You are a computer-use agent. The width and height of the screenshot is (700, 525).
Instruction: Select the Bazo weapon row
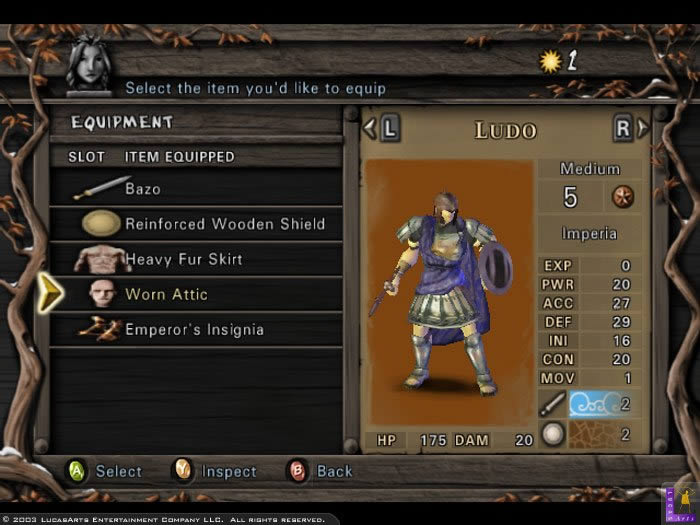195,188
